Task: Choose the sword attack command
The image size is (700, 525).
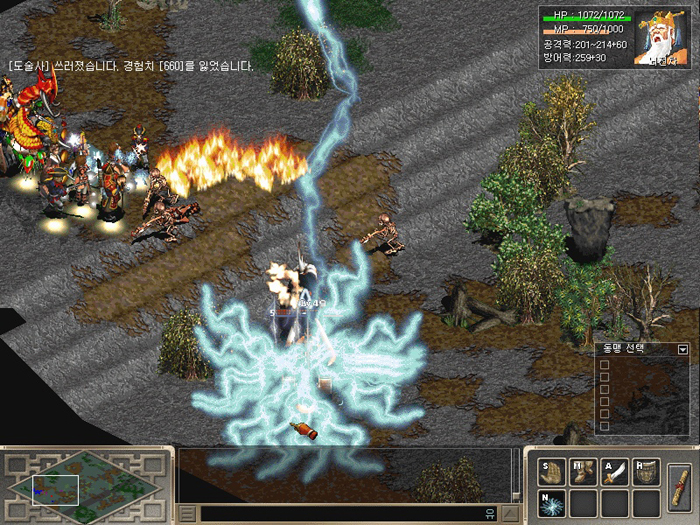Action: click(614, 473)
